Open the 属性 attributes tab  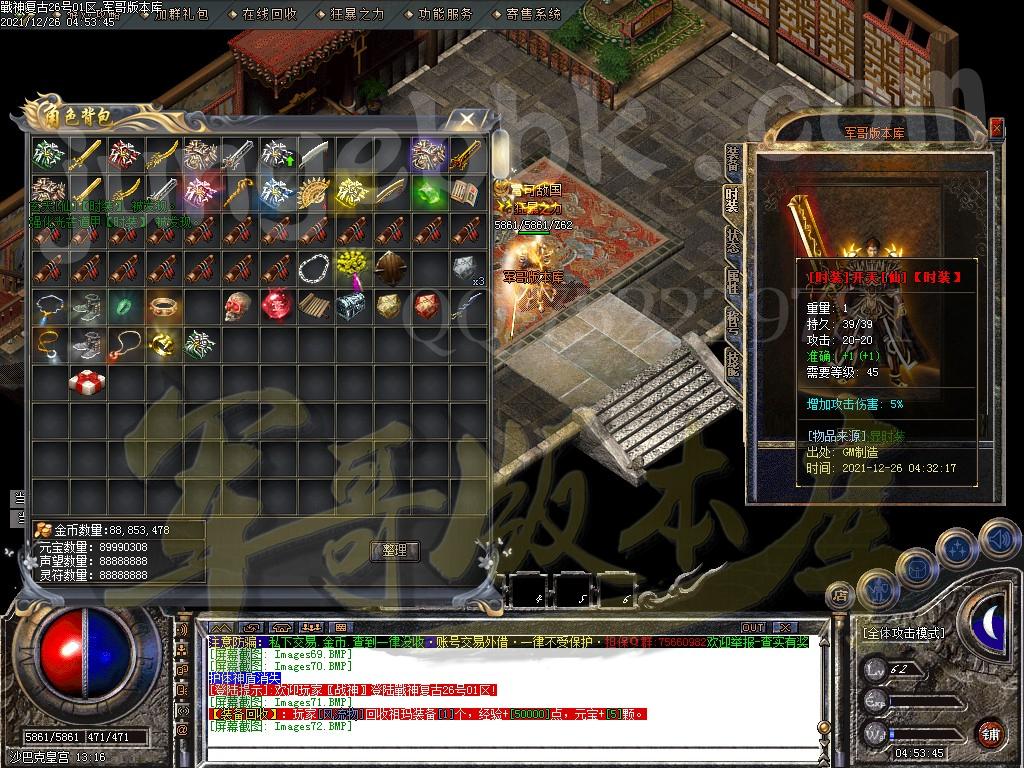click(x=733, y=284)
